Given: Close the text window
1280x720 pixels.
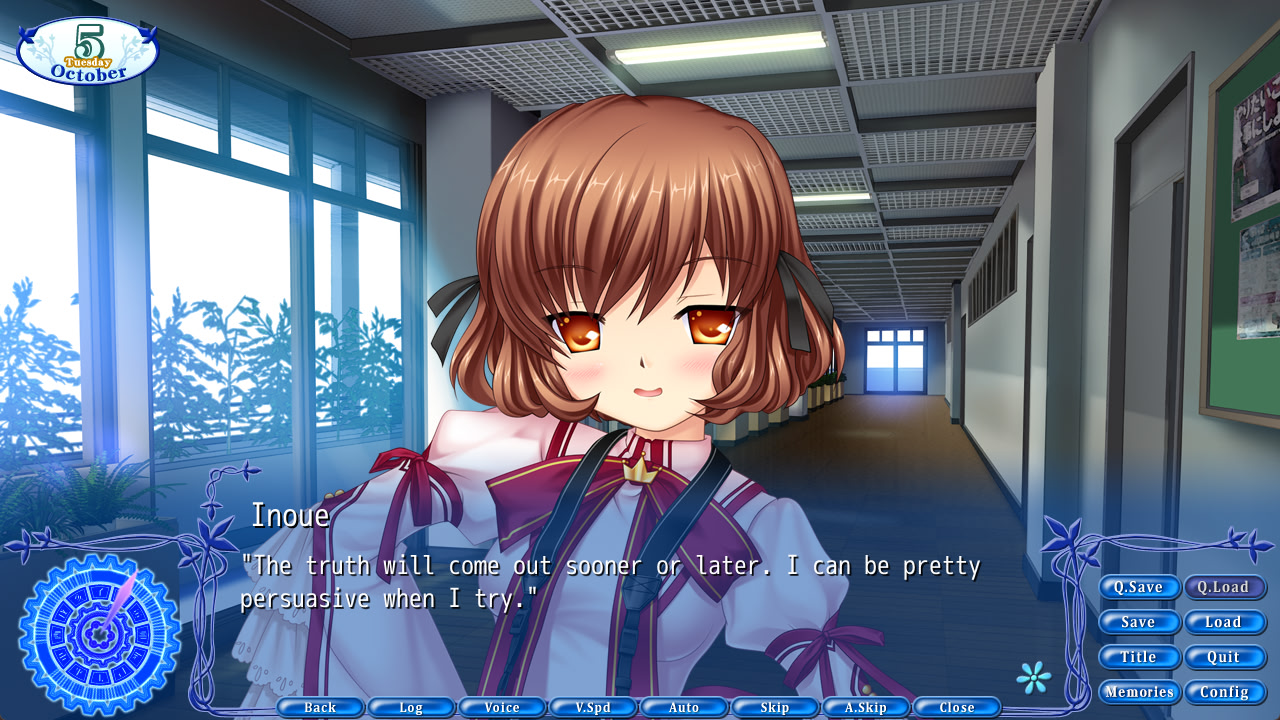Looking at the screenshot, I should click(x=957, y=707).
